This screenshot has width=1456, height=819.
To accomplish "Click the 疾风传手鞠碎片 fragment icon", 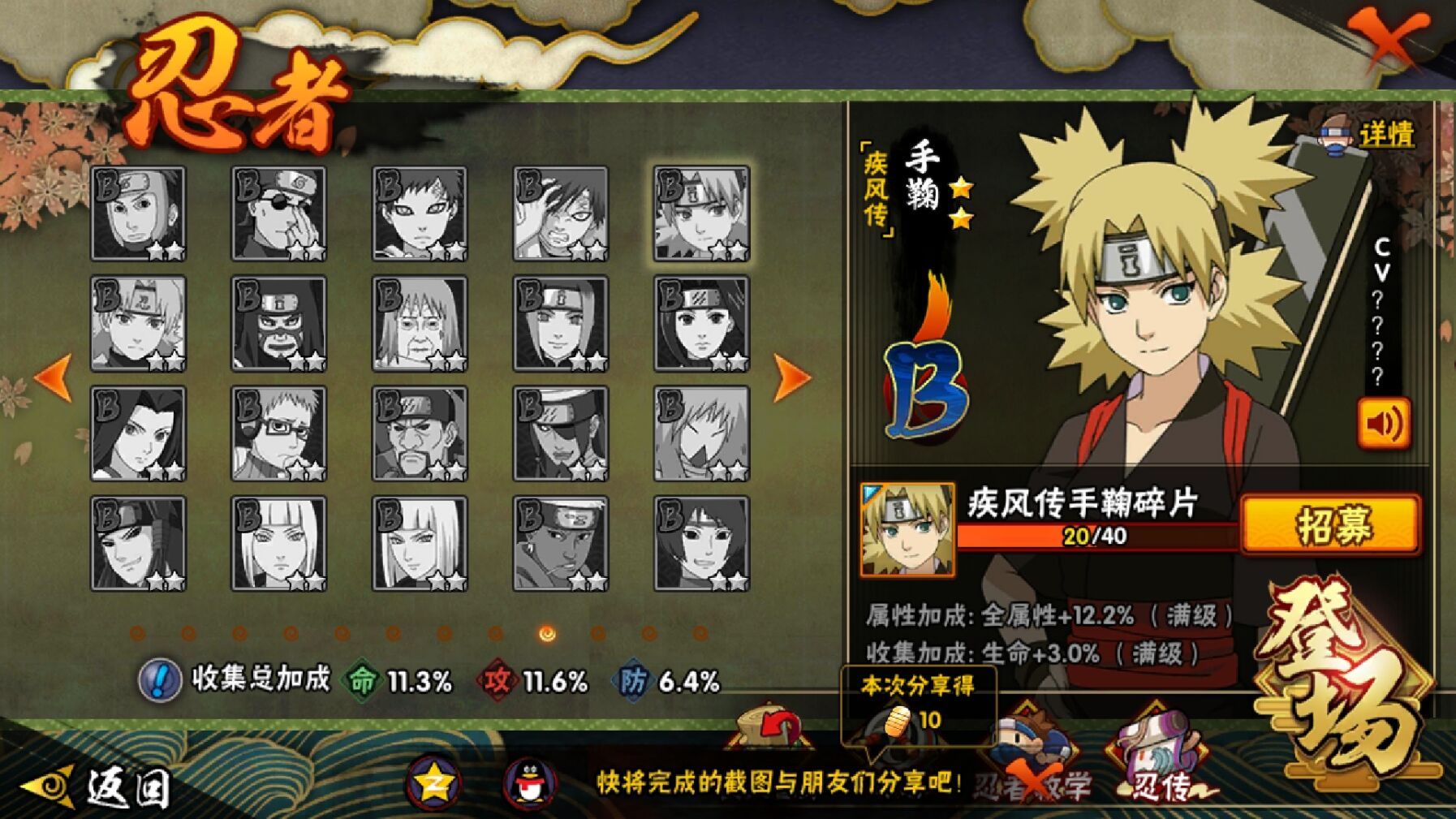I will pos(907,530).
